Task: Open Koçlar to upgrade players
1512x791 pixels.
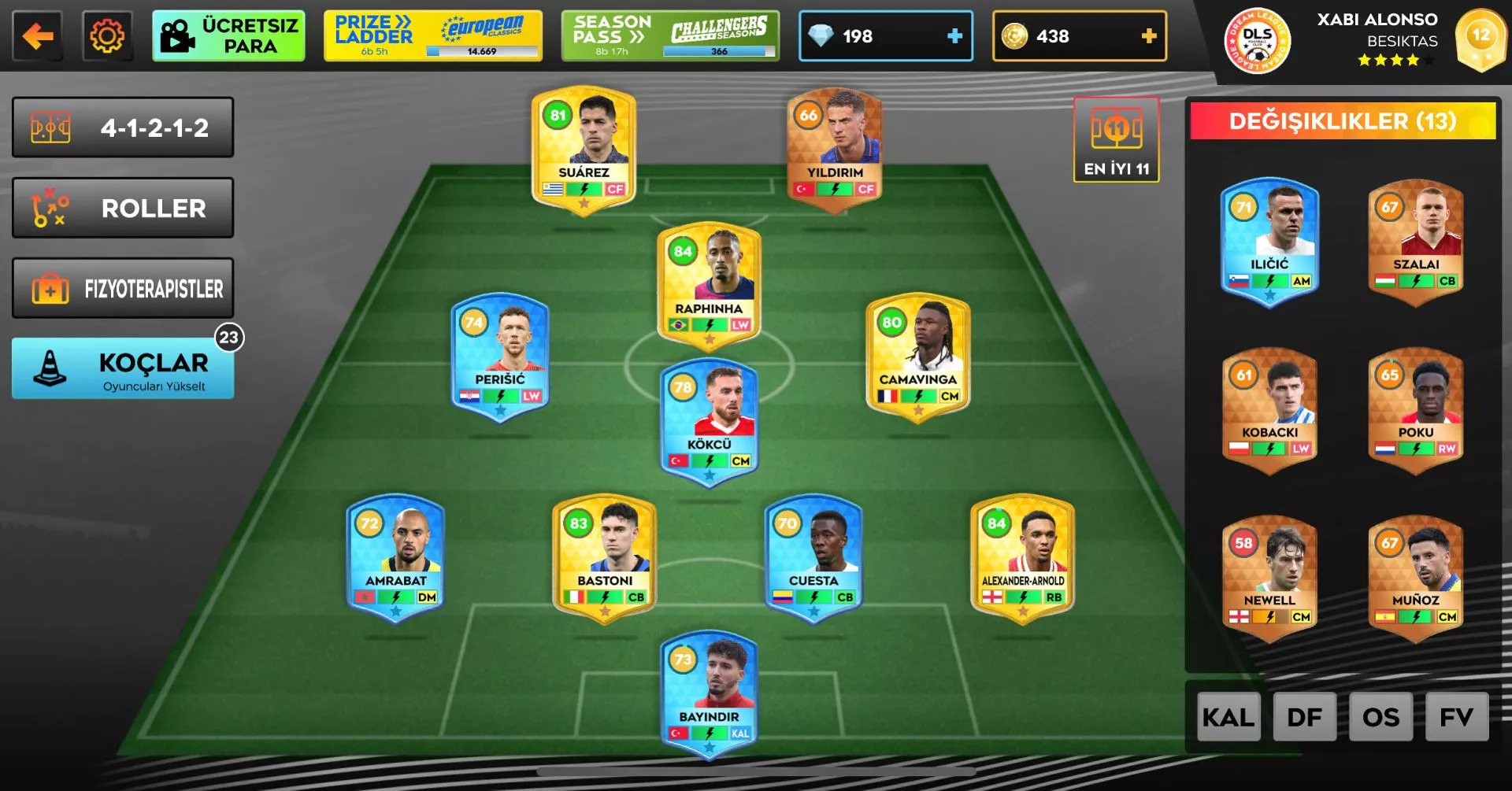Action: pyautogui.click(x=123, y=369)
